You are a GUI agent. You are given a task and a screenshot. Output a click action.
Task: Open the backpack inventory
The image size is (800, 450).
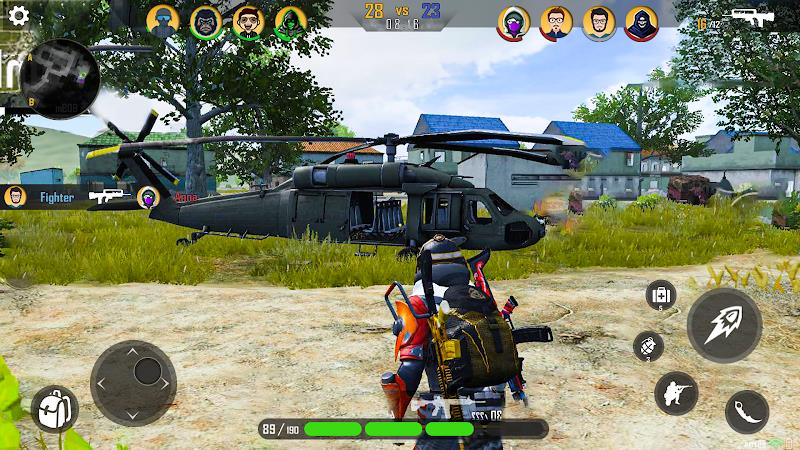coord(54,407)
